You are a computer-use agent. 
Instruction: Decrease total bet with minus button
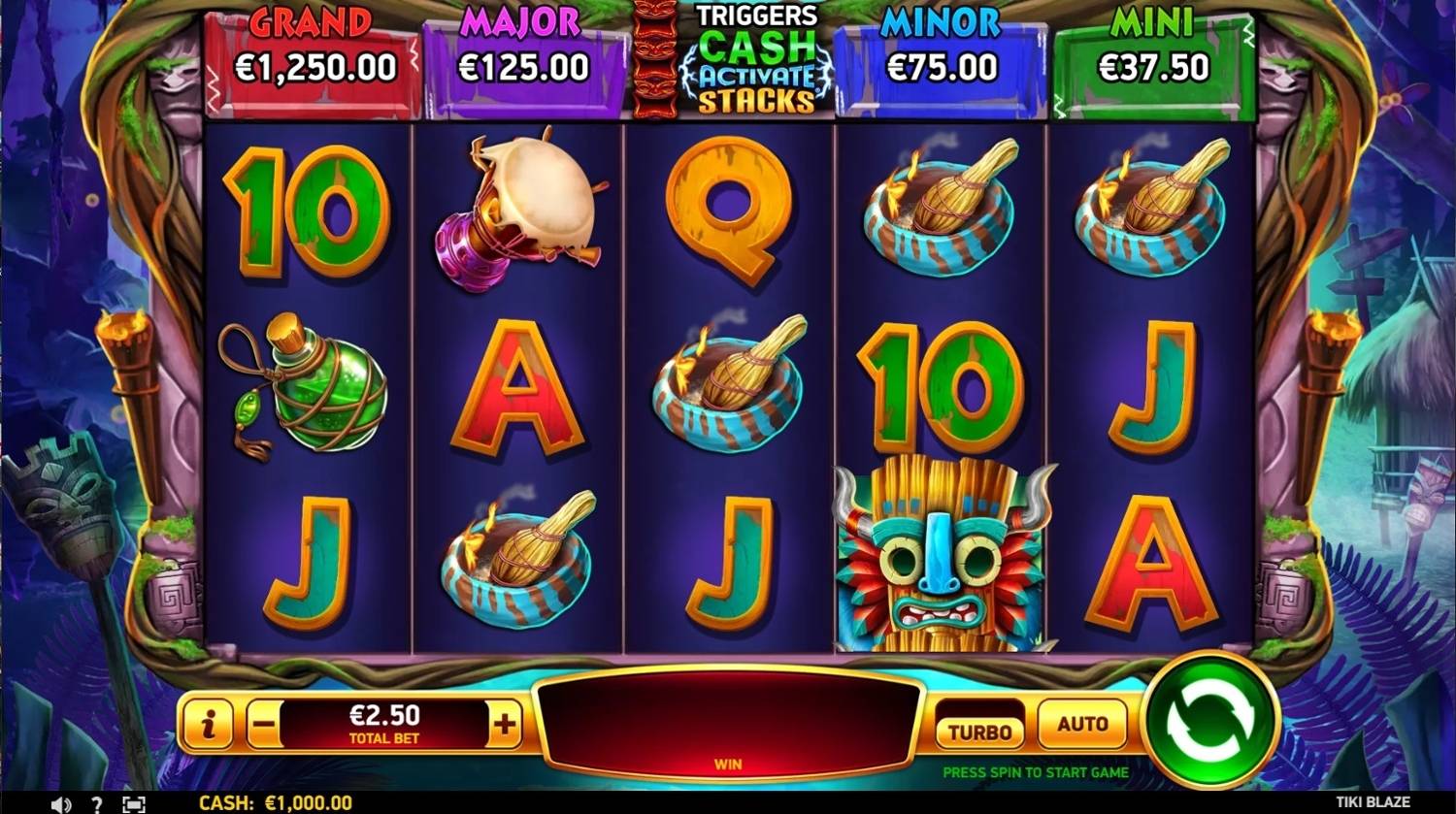point(265,725)
